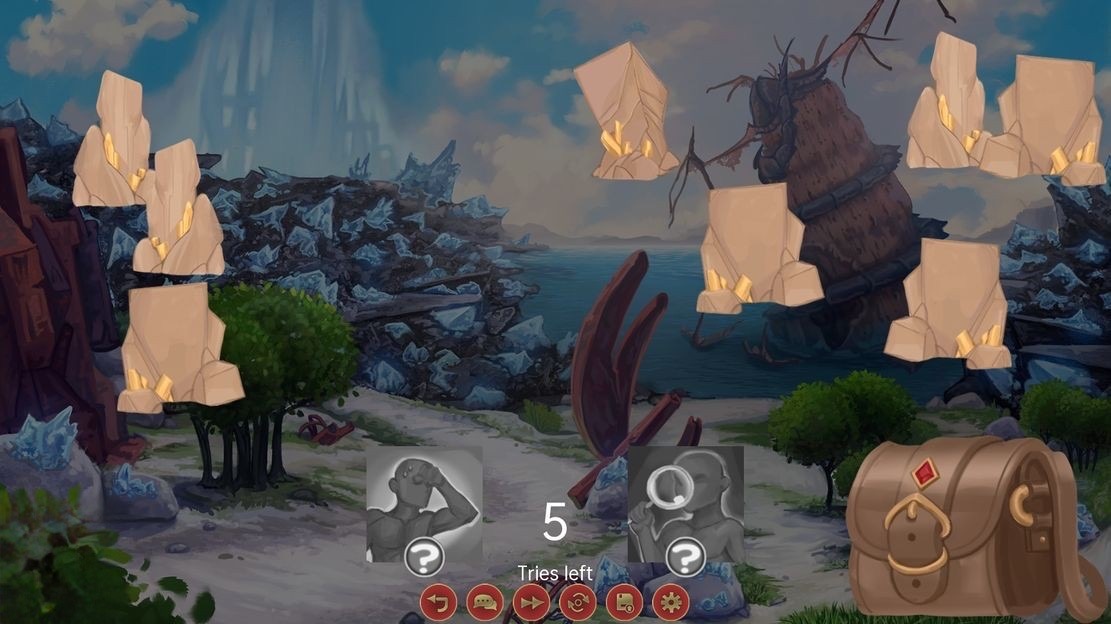This screenshot has height=624, width=1111.
Task: Show help for the peering lookout hint
Action: (424, 558)
